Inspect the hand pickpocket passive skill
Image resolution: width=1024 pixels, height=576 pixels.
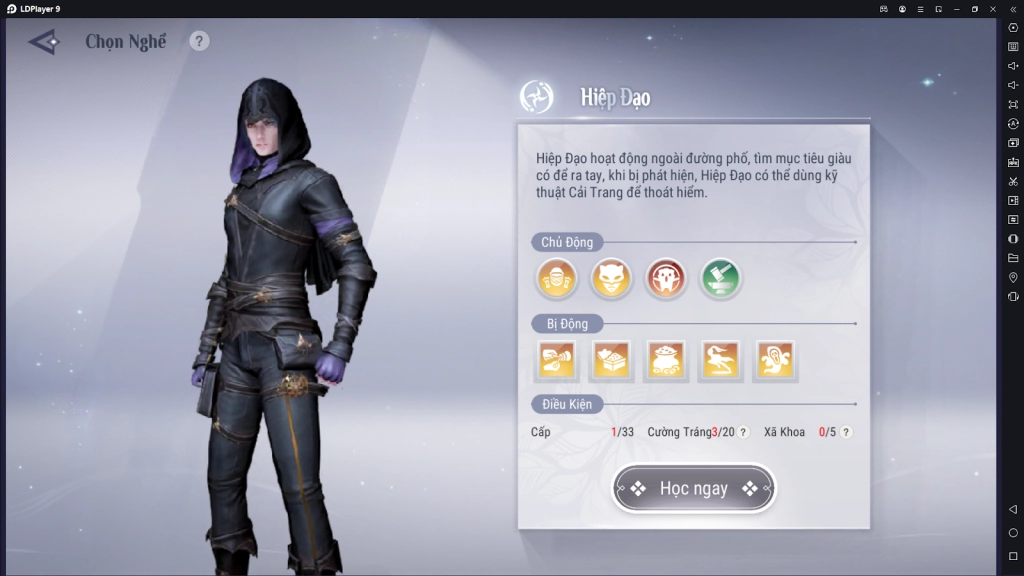point(556,361)
